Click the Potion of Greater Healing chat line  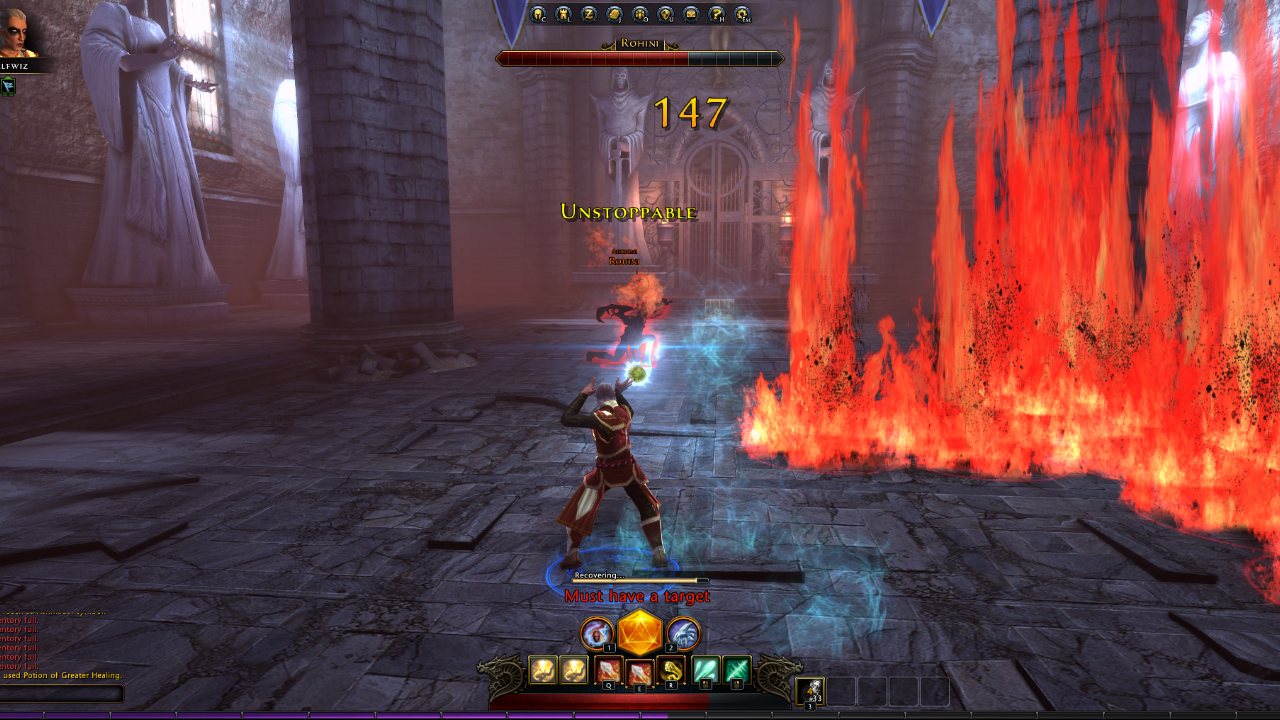click(60, 676)
